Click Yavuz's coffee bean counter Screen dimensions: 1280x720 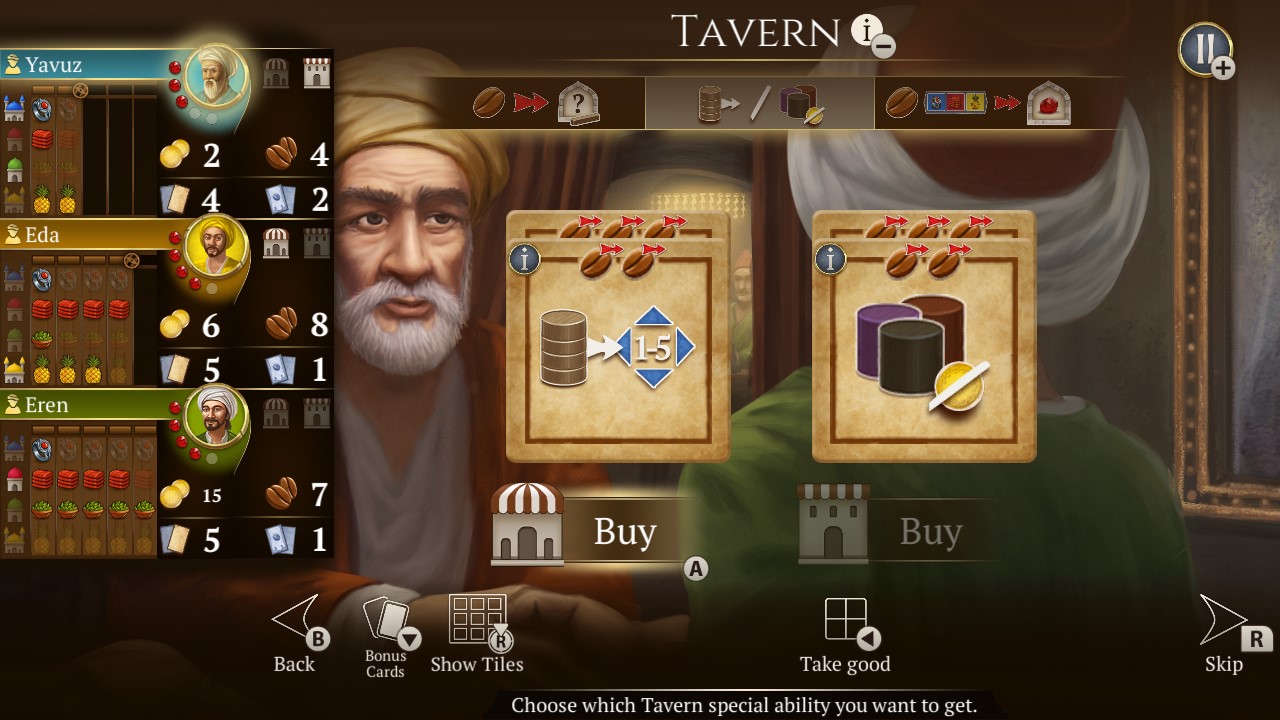pyautogui.click(x=294, y=155)
